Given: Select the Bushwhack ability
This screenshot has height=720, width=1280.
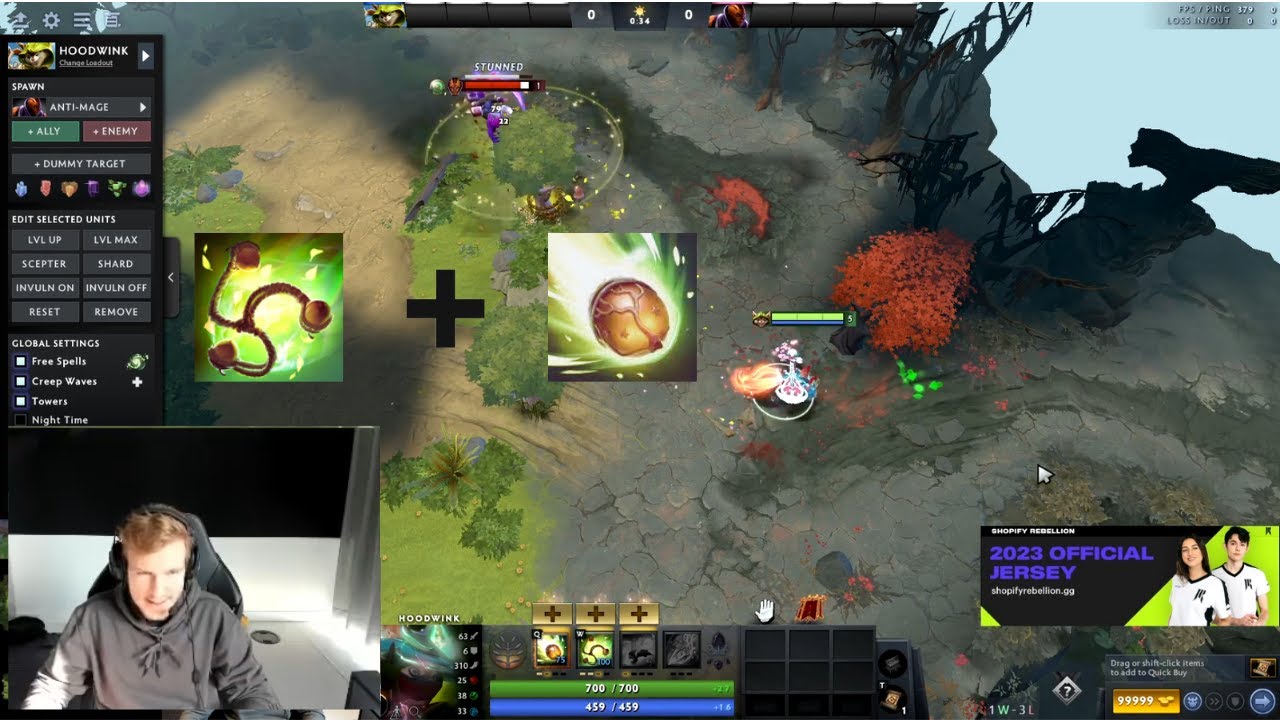Looking at the screenshot, I should [x=595, y=650].
